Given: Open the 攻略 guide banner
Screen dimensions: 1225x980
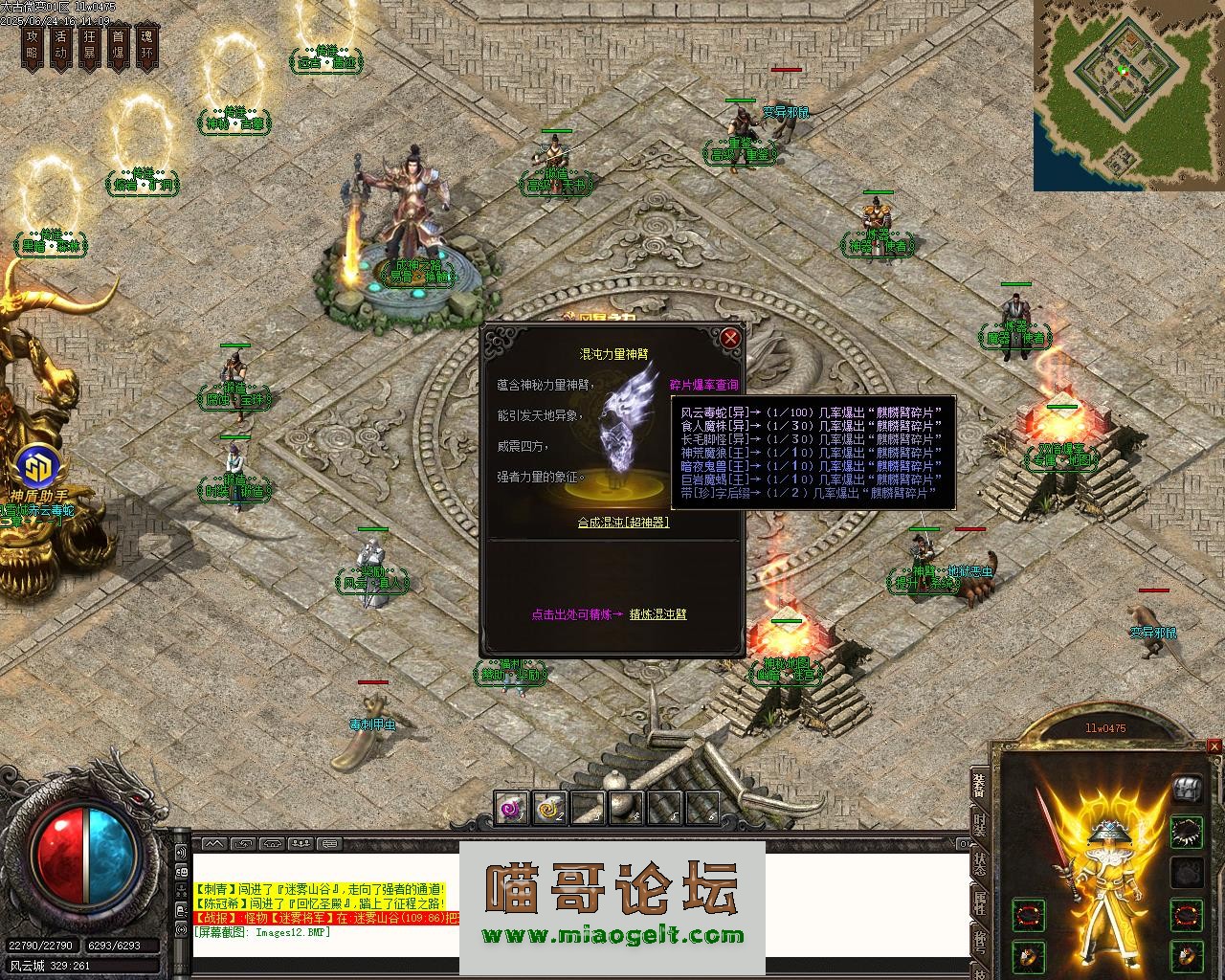Looking at the screenshot, I should coord(32,45).
